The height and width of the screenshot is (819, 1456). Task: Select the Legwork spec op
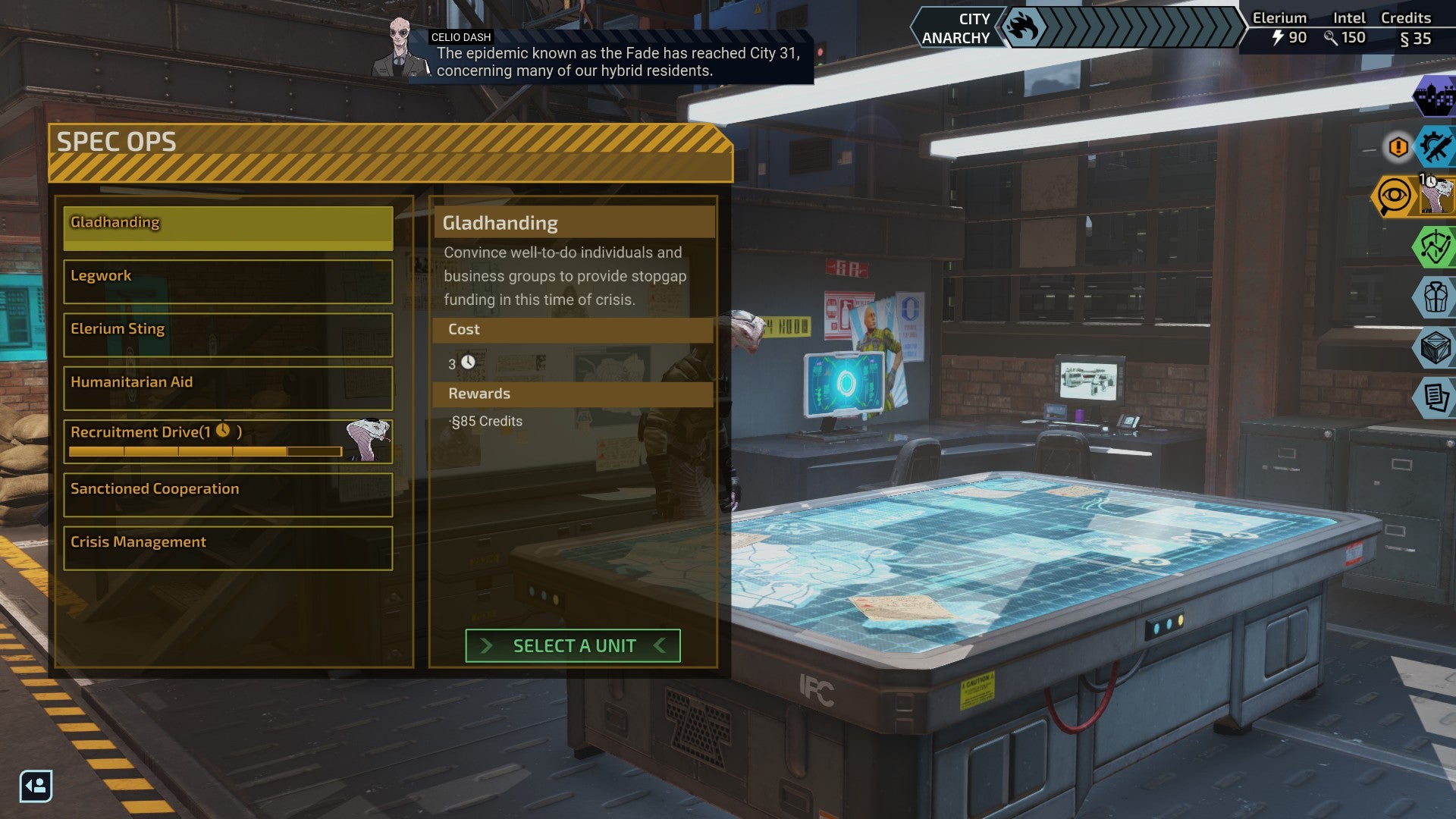(x=227, y=281)
